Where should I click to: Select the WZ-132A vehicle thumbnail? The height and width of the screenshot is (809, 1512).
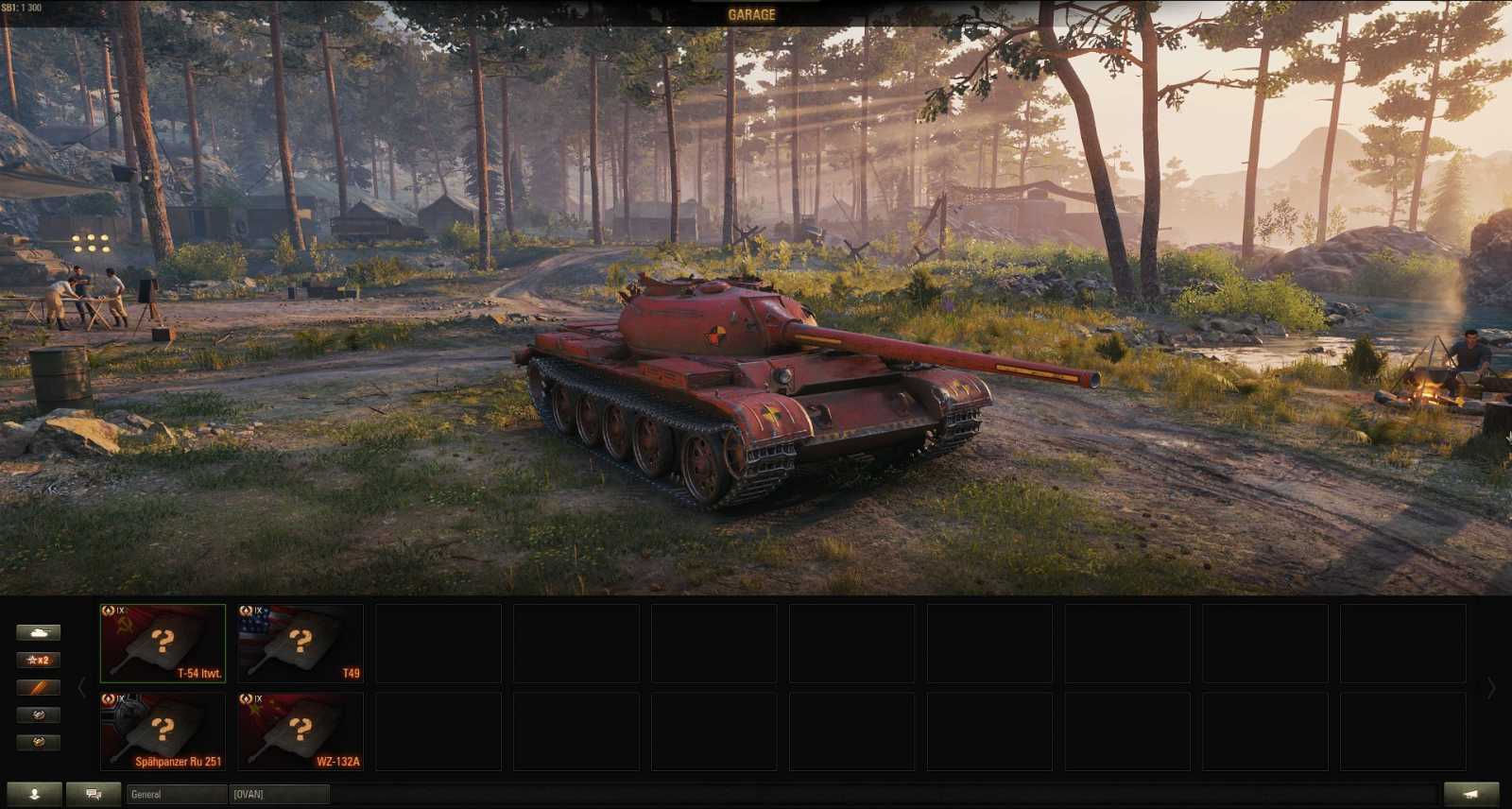(x=301, y=731)
